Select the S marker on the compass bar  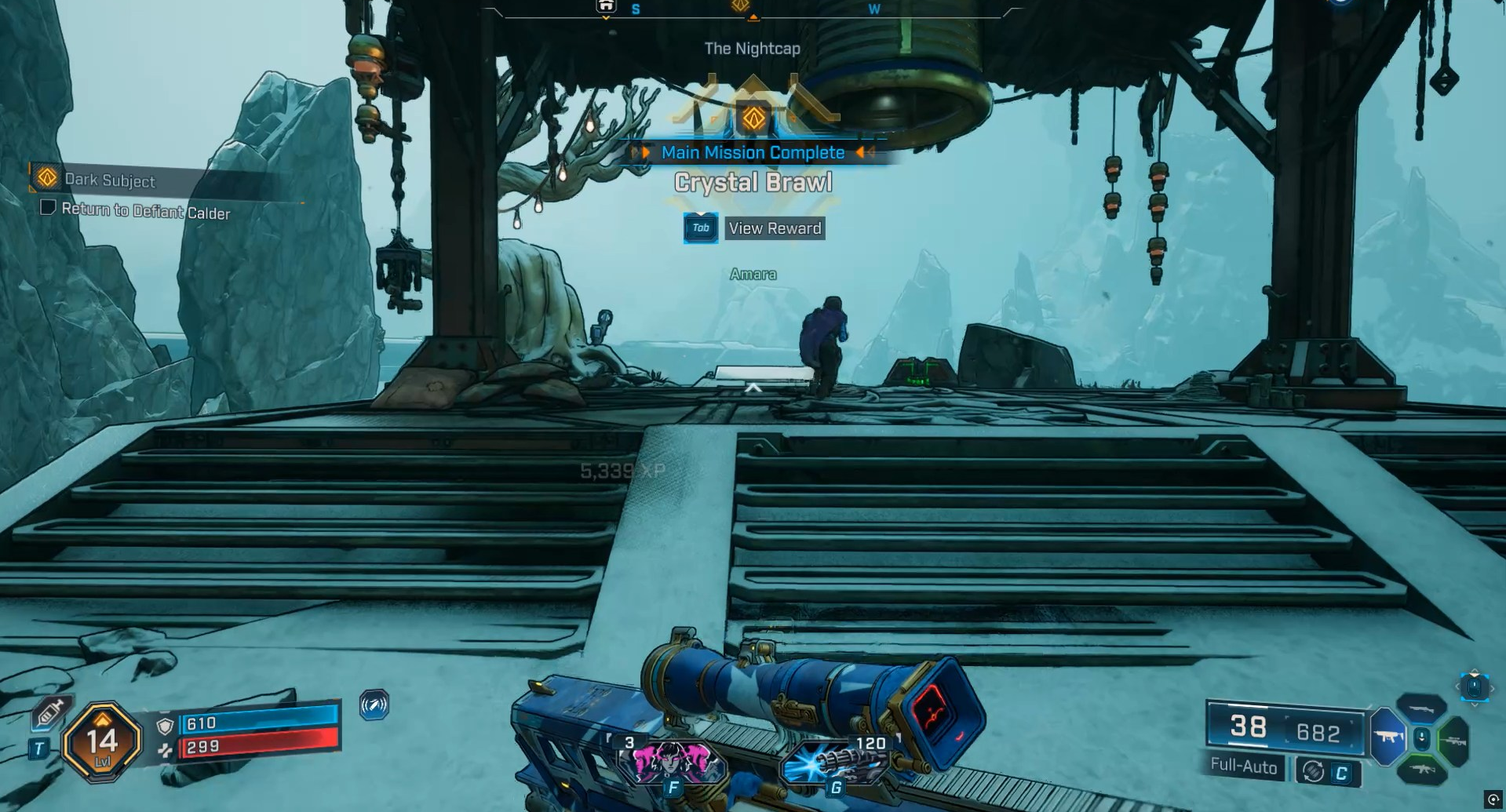634,10
